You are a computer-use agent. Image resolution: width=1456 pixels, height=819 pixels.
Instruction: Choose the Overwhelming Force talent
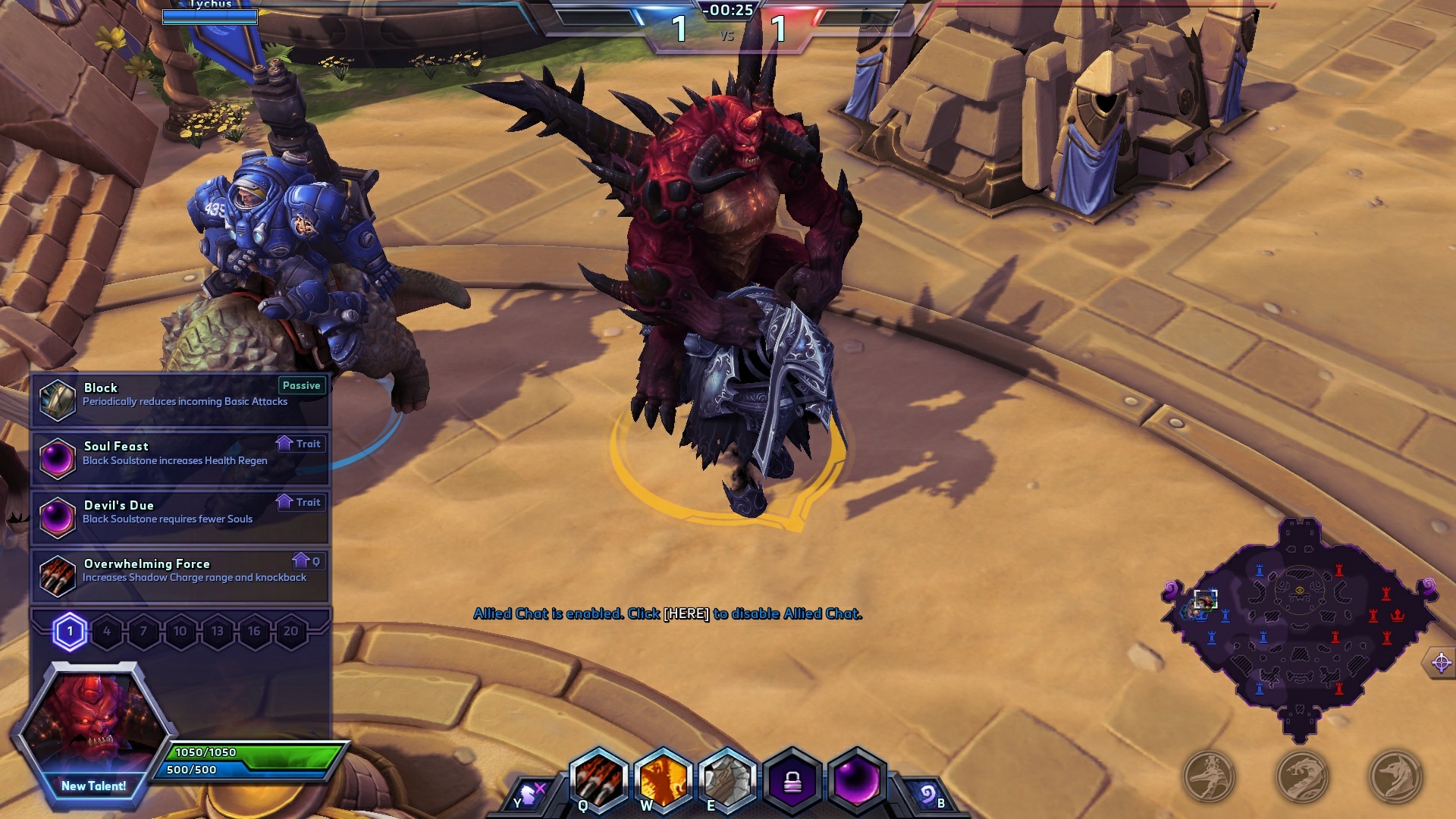[x=180, y=575]
